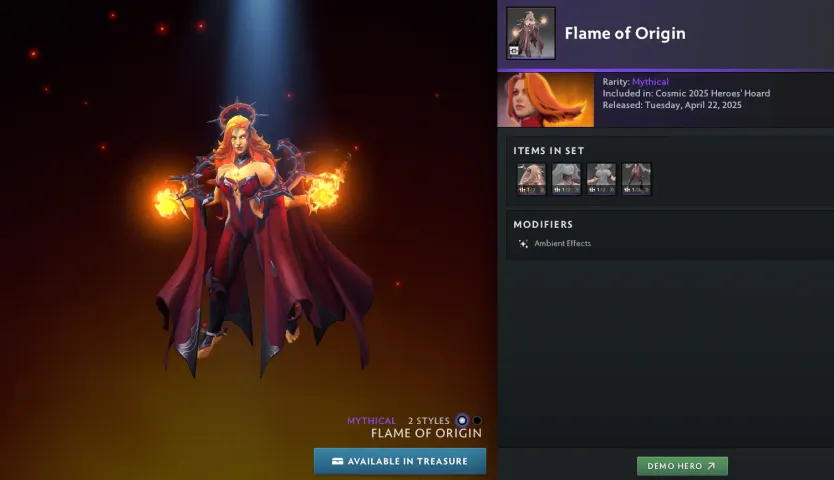The image size is (834, 480).
Task: Launch the Demo Hero option
Action: coord(682,466)
